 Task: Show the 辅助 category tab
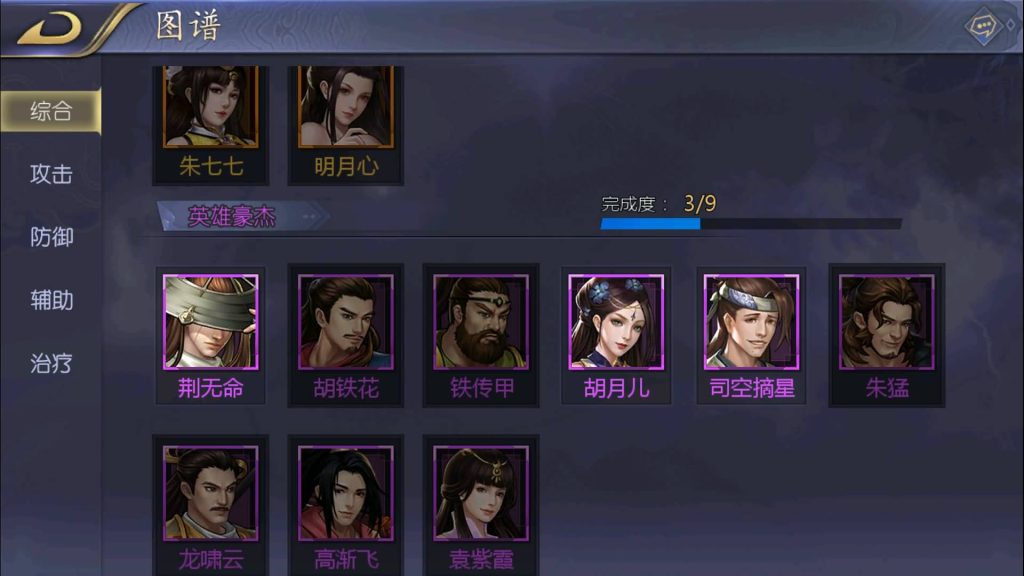[51, 300]
